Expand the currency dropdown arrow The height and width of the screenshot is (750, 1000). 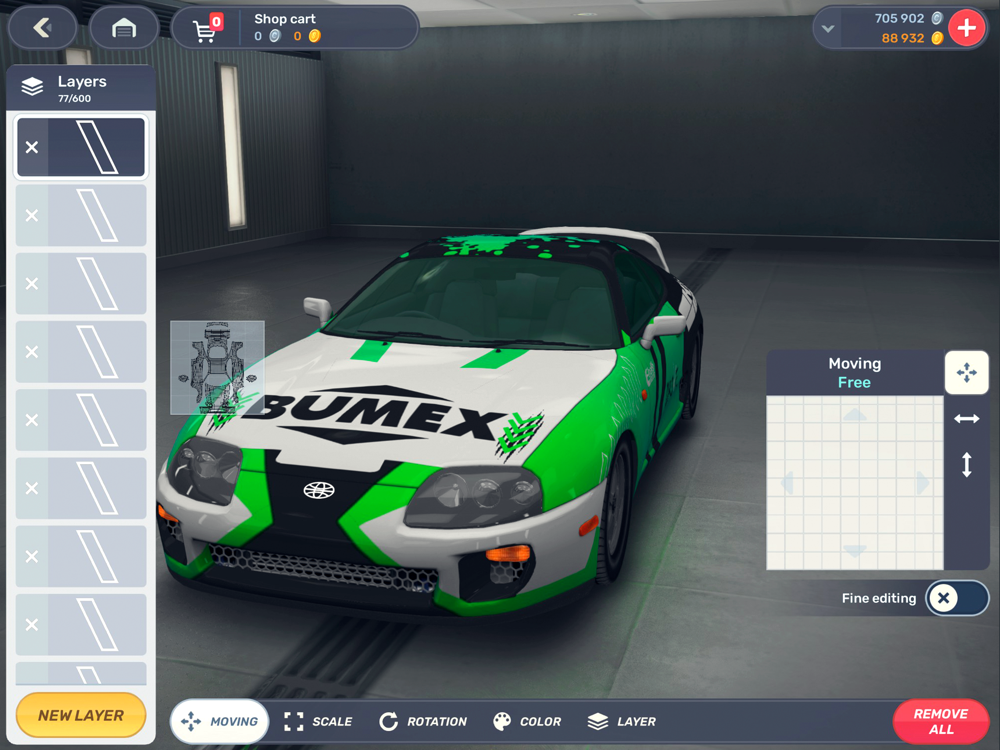click(x=828, y=29)
